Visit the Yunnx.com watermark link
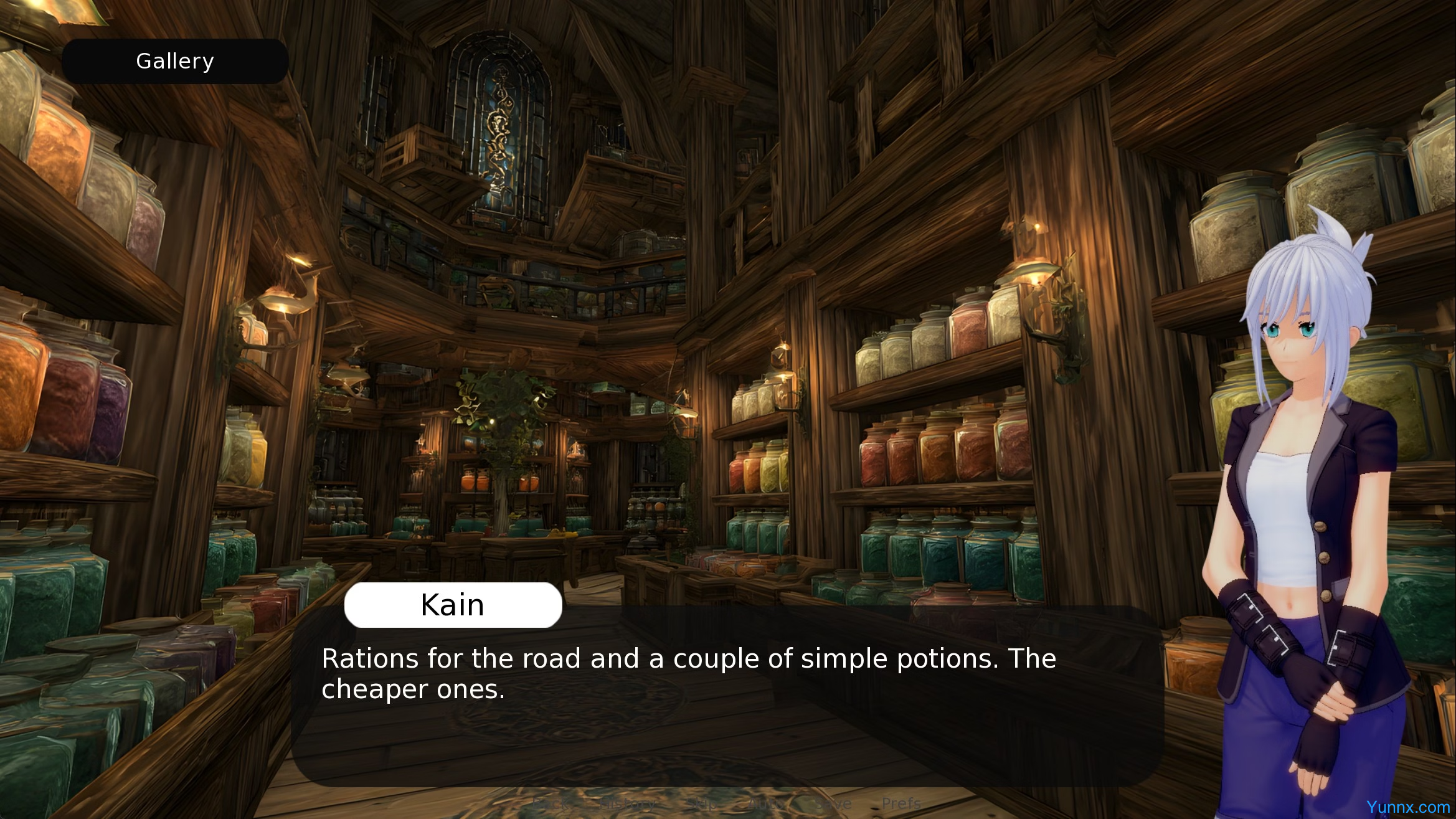This screenshot has height=819, width=1456. tap(1408, 807)
